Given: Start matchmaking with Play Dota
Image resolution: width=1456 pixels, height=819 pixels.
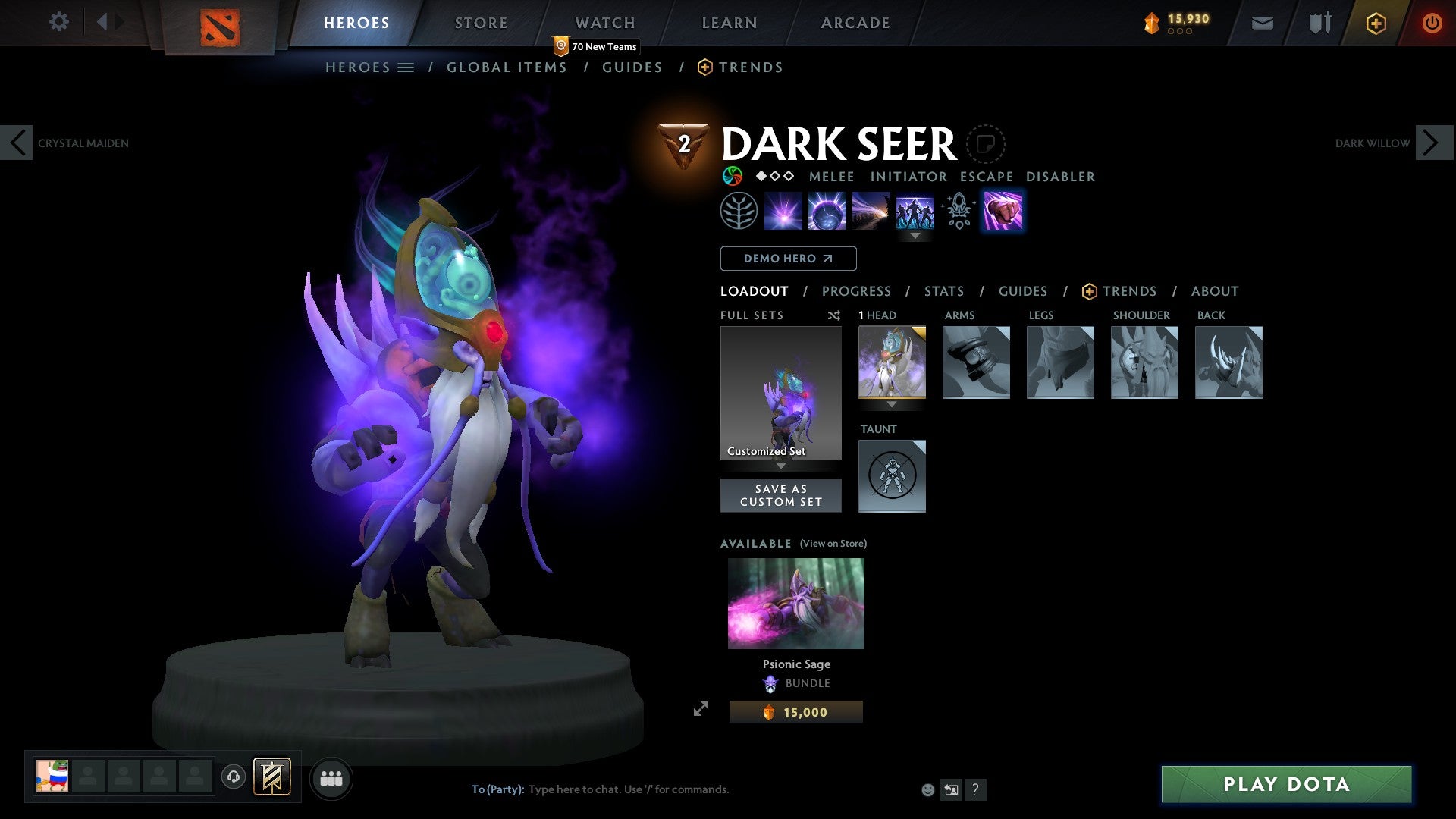Looking at the screenshot, I should pyautogui.click(x=1286, y=784).
